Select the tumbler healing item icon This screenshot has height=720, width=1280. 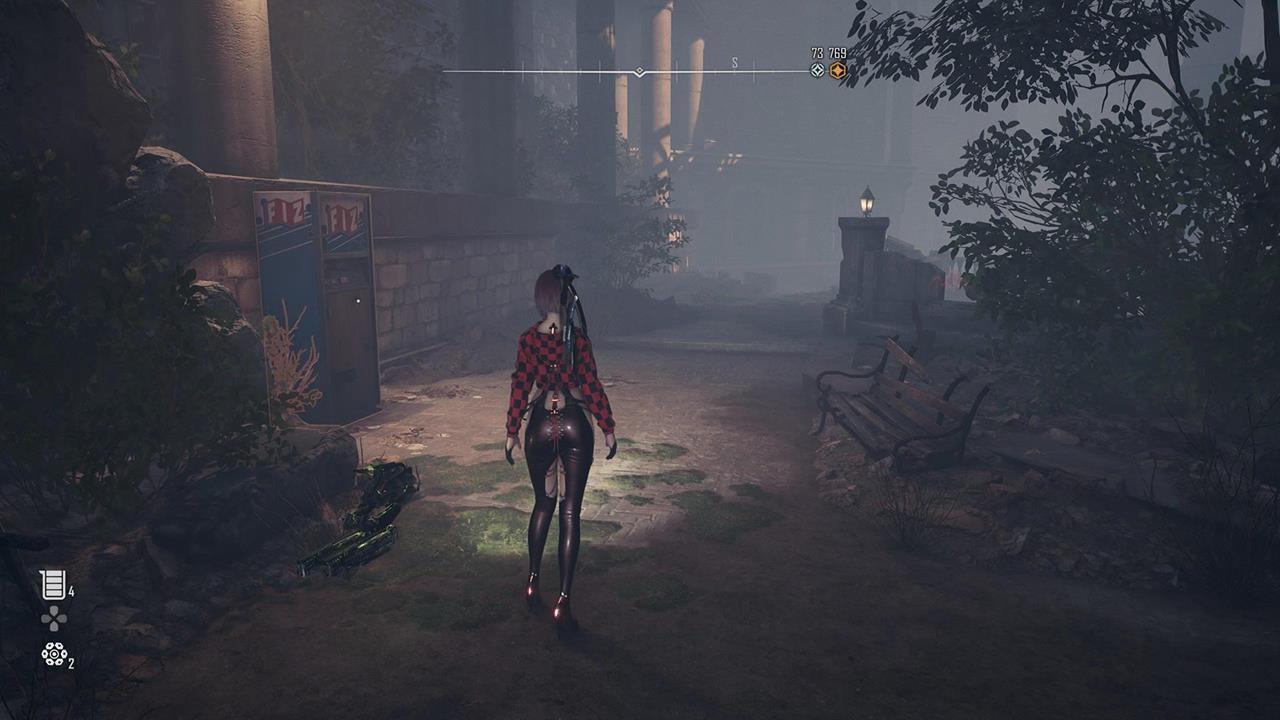click(x=52, y=584)
